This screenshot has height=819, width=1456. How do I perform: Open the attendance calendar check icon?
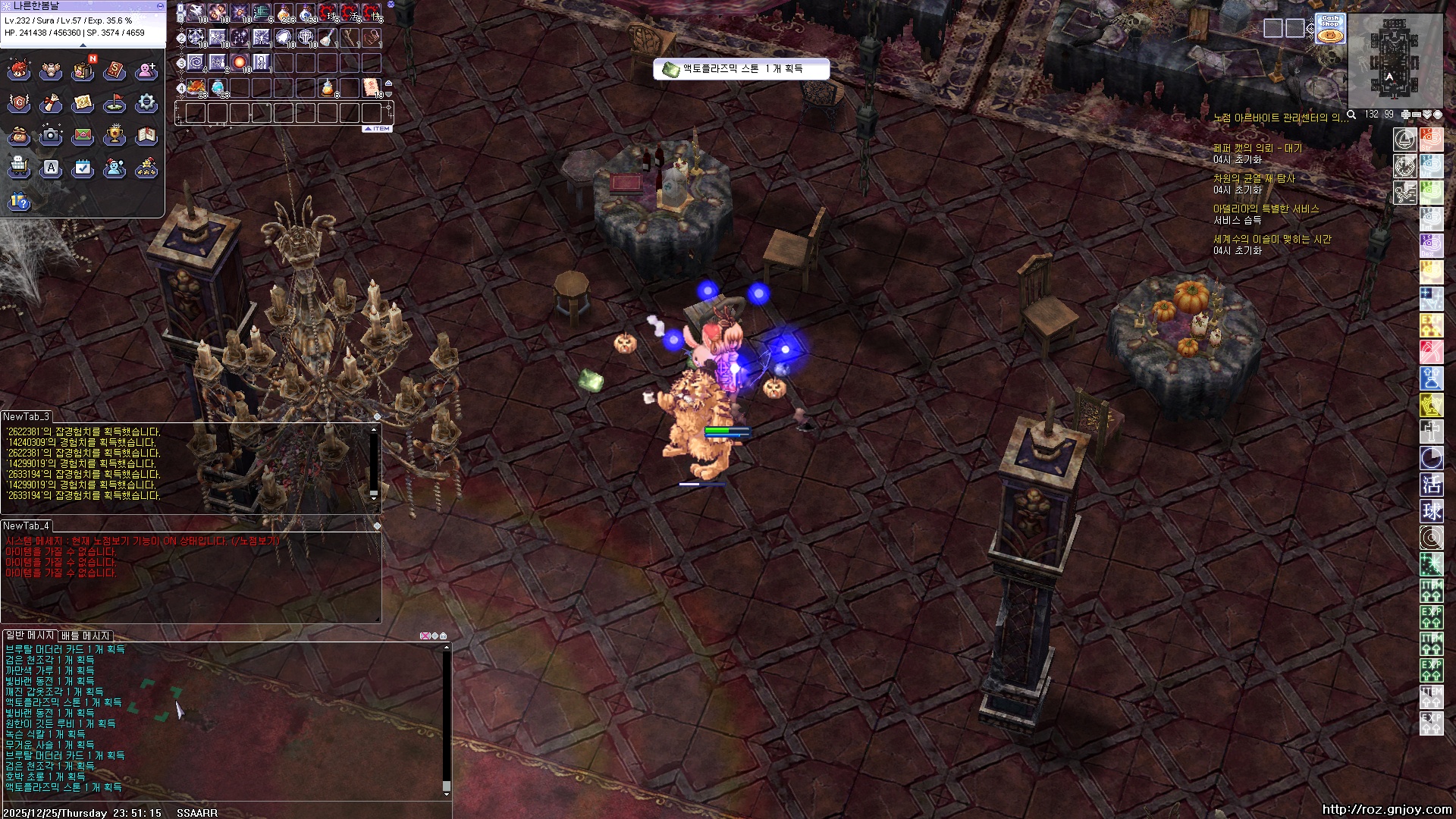83,167
